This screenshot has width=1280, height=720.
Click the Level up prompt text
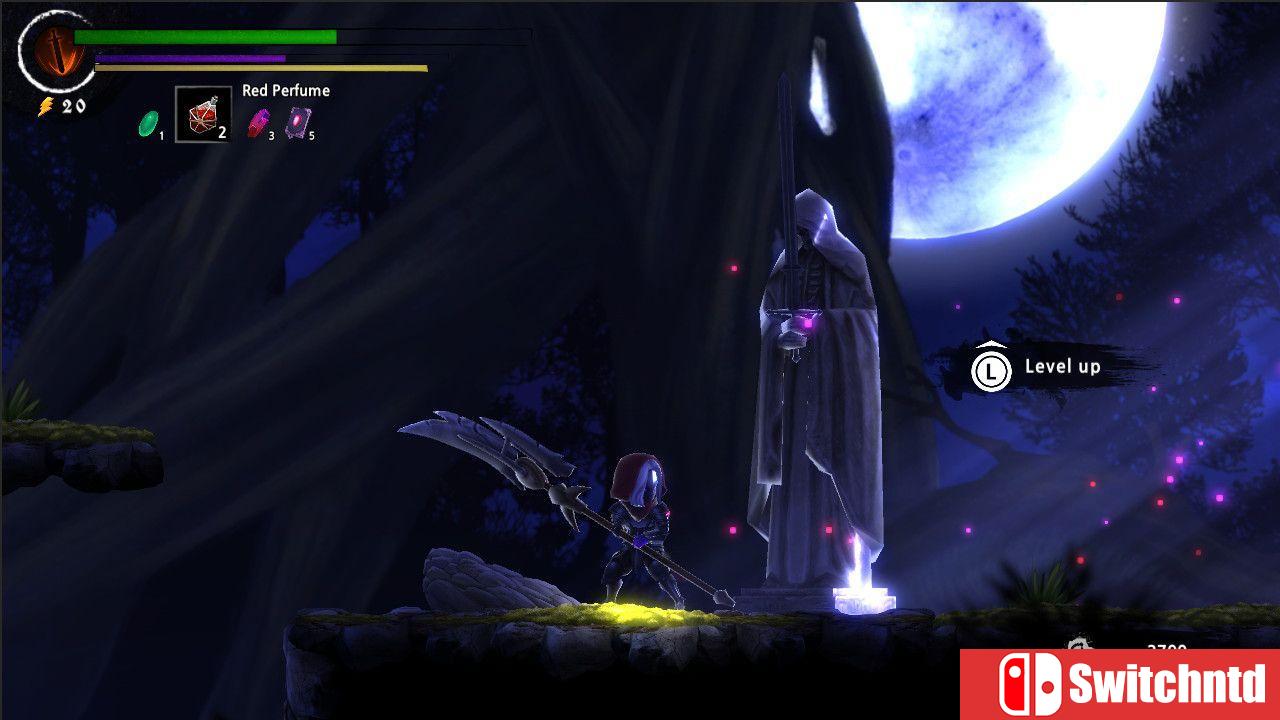(x=1062, y=366)
